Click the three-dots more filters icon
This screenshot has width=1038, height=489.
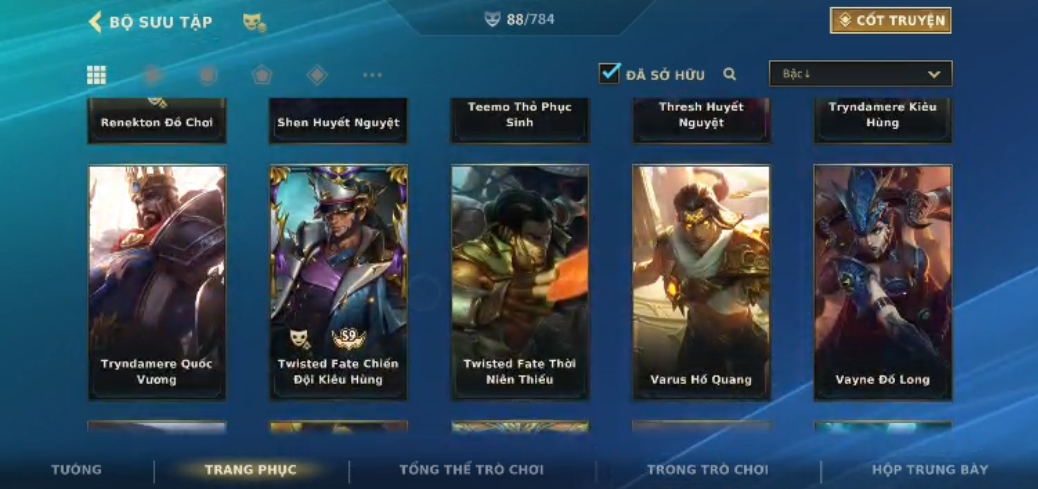372,75
